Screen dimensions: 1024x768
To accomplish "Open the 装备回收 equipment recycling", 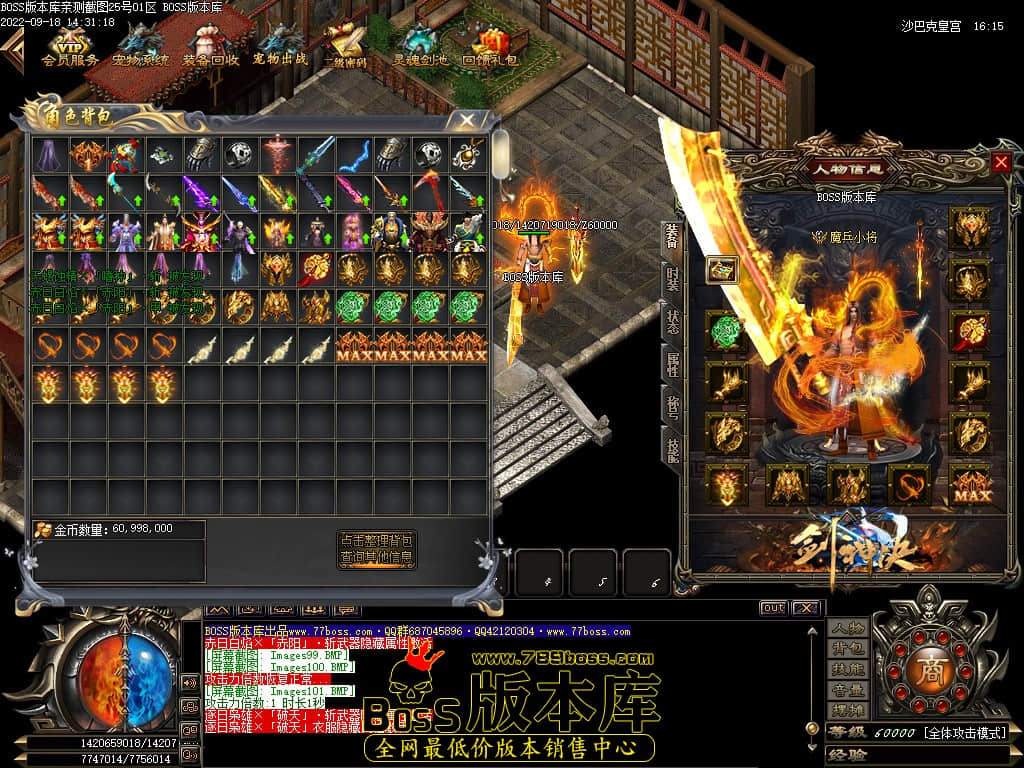I will (x=210, y=46).
